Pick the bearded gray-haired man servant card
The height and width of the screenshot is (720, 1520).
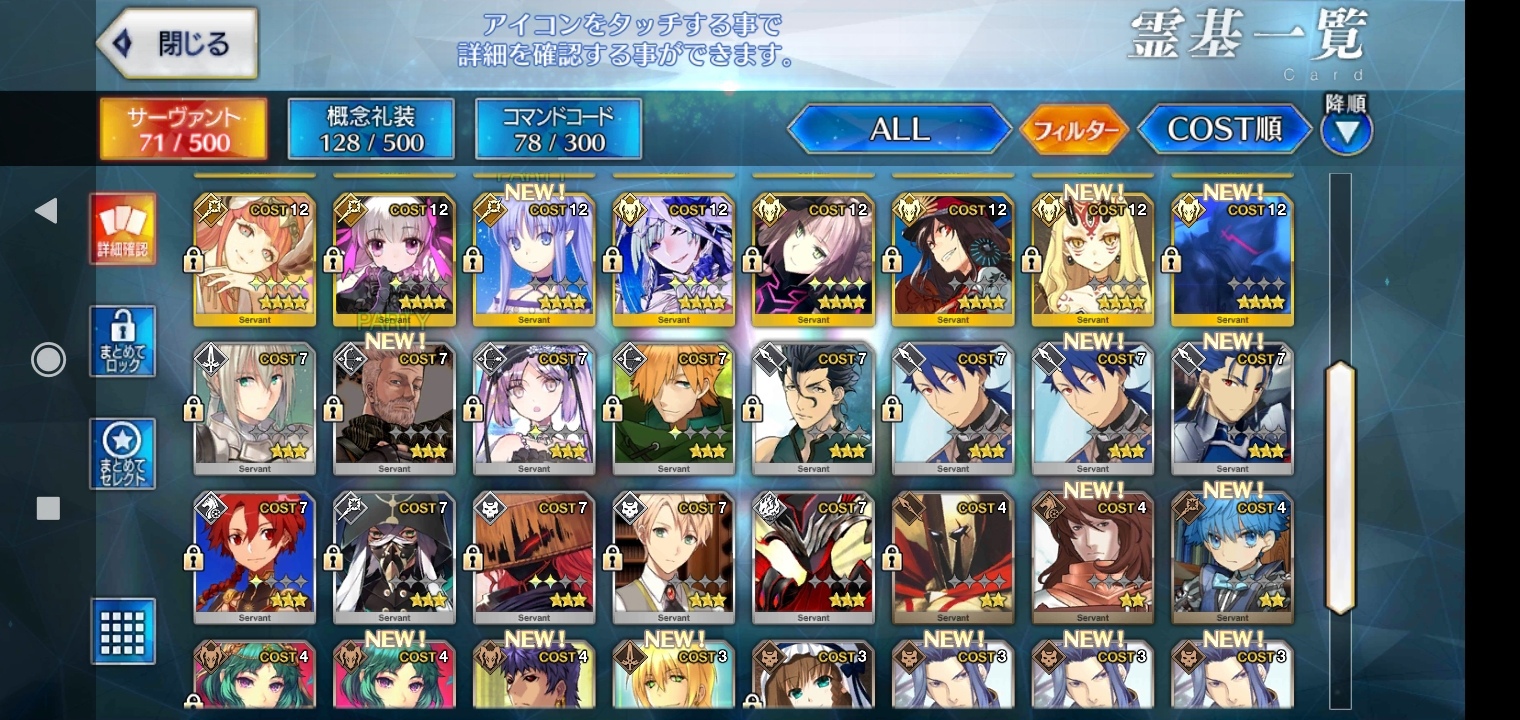coord(394,408)
